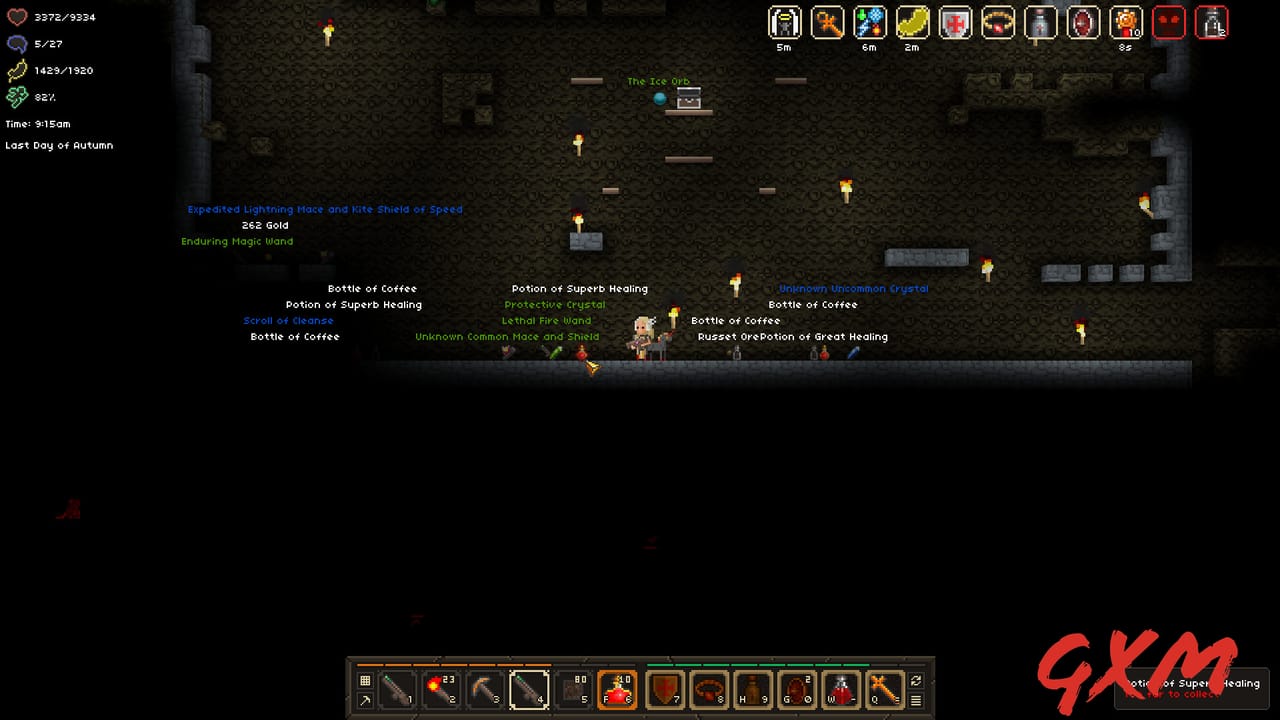The width and height of the screenshot is (1280, 720).
Task: Click the red-bordered debuff icon top right
Action: [x=1169, y=22]
